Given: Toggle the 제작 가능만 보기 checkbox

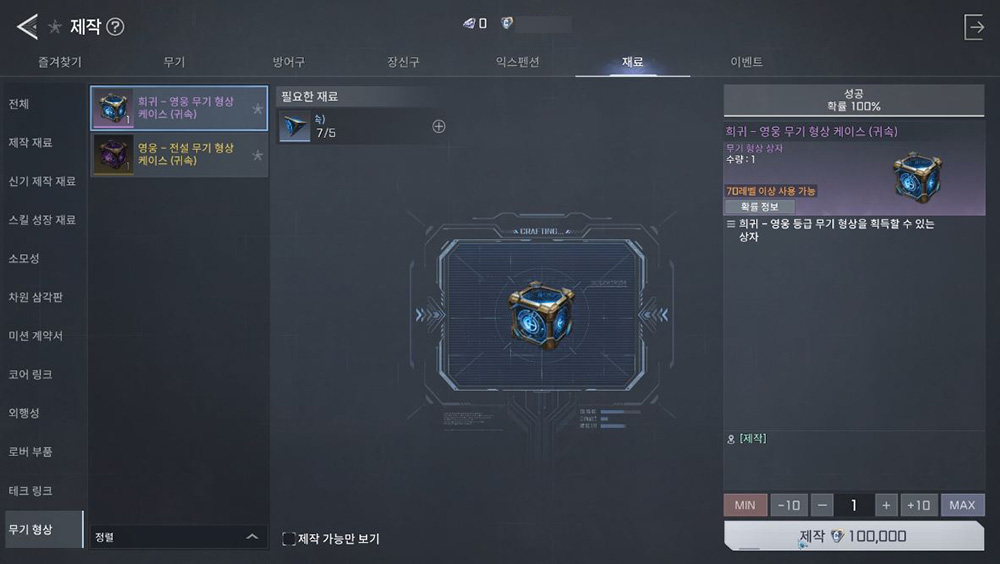Looking at the screenshot, I should [x=289, y=539].
